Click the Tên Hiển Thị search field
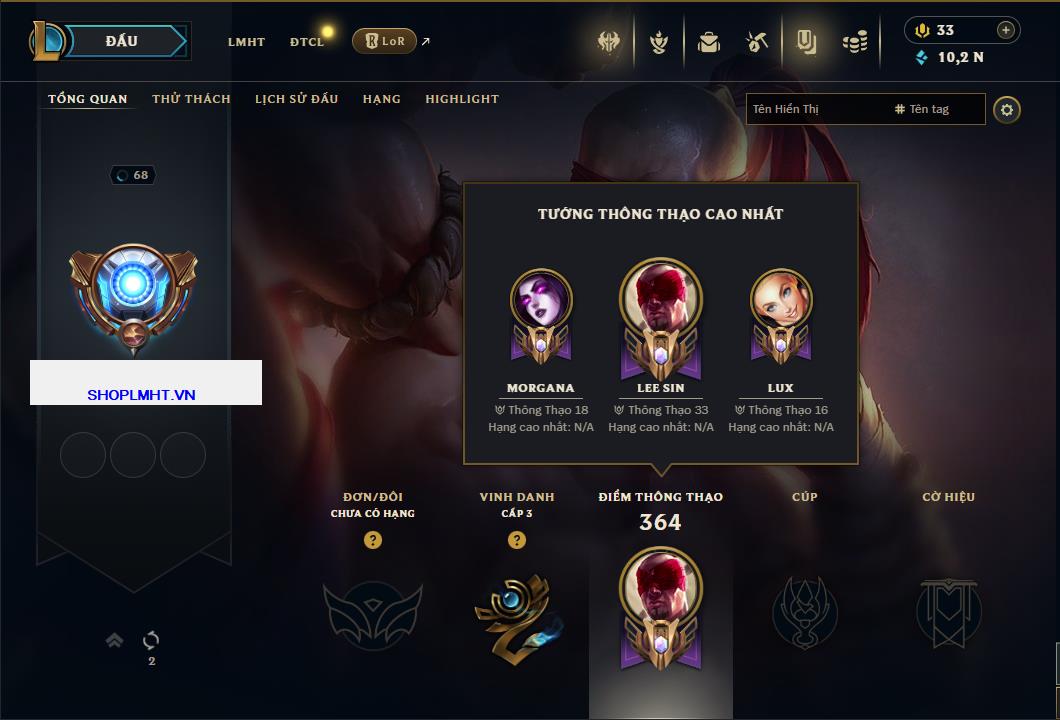The height and width of the screenshot is (720, 1060). tap(815, 109)
